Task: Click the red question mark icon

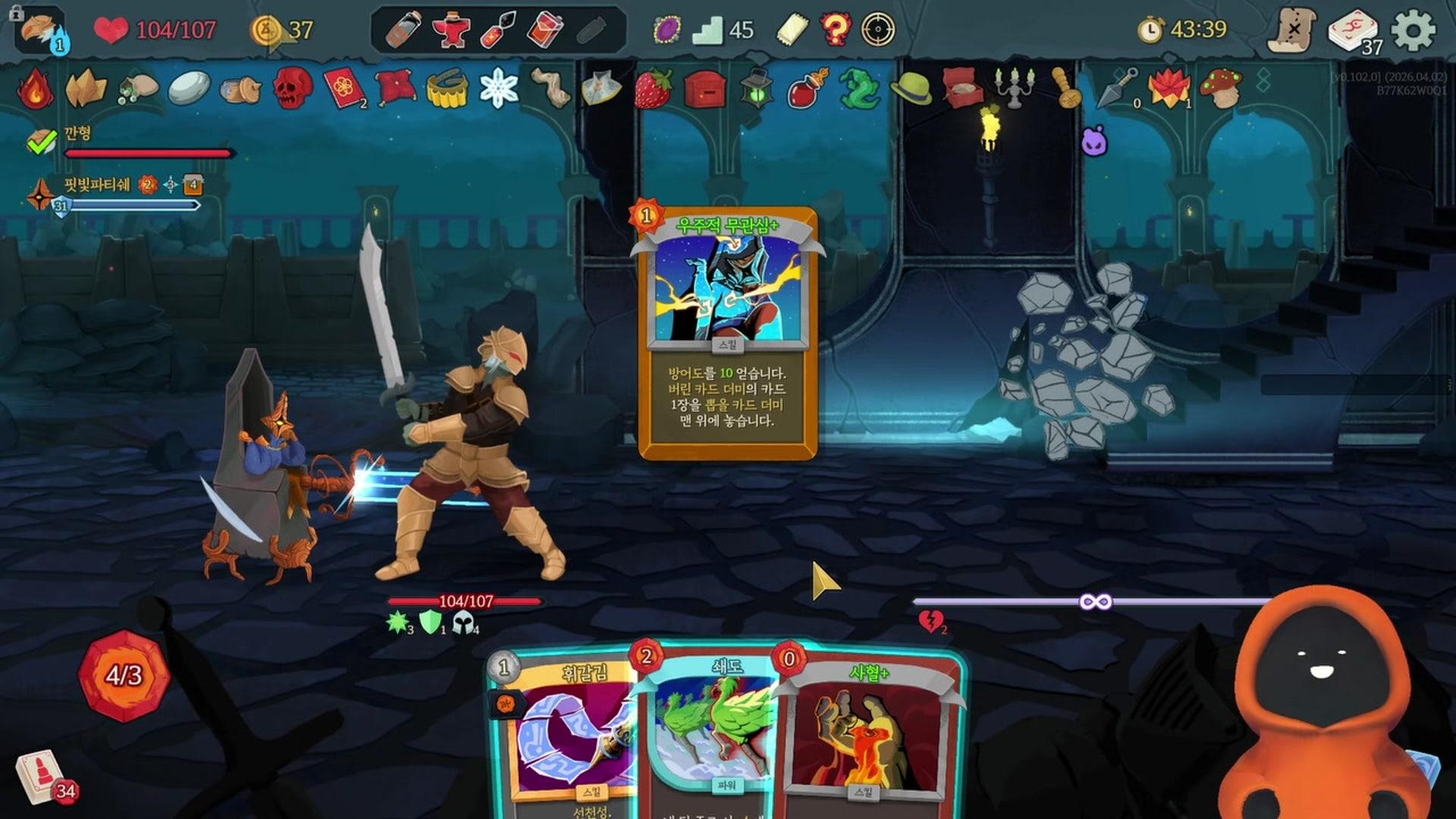Action: [835, 30]
